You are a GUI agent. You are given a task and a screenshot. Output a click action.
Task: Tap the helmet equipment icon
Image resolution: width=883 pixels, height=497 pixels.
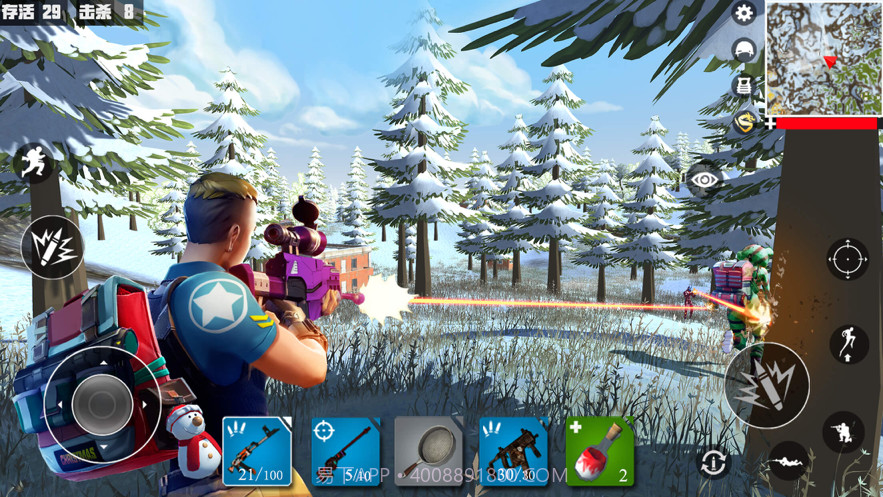(743, 50)
